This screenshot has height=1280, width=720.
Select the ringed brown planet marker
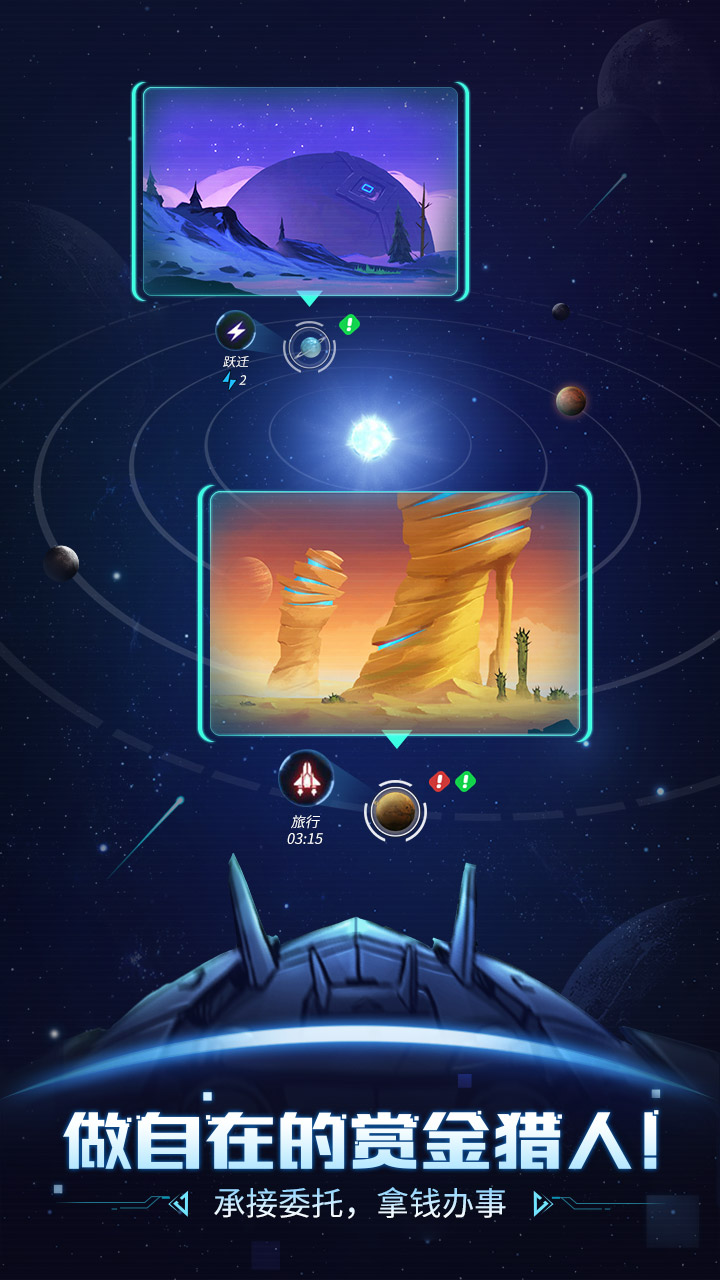395,809
